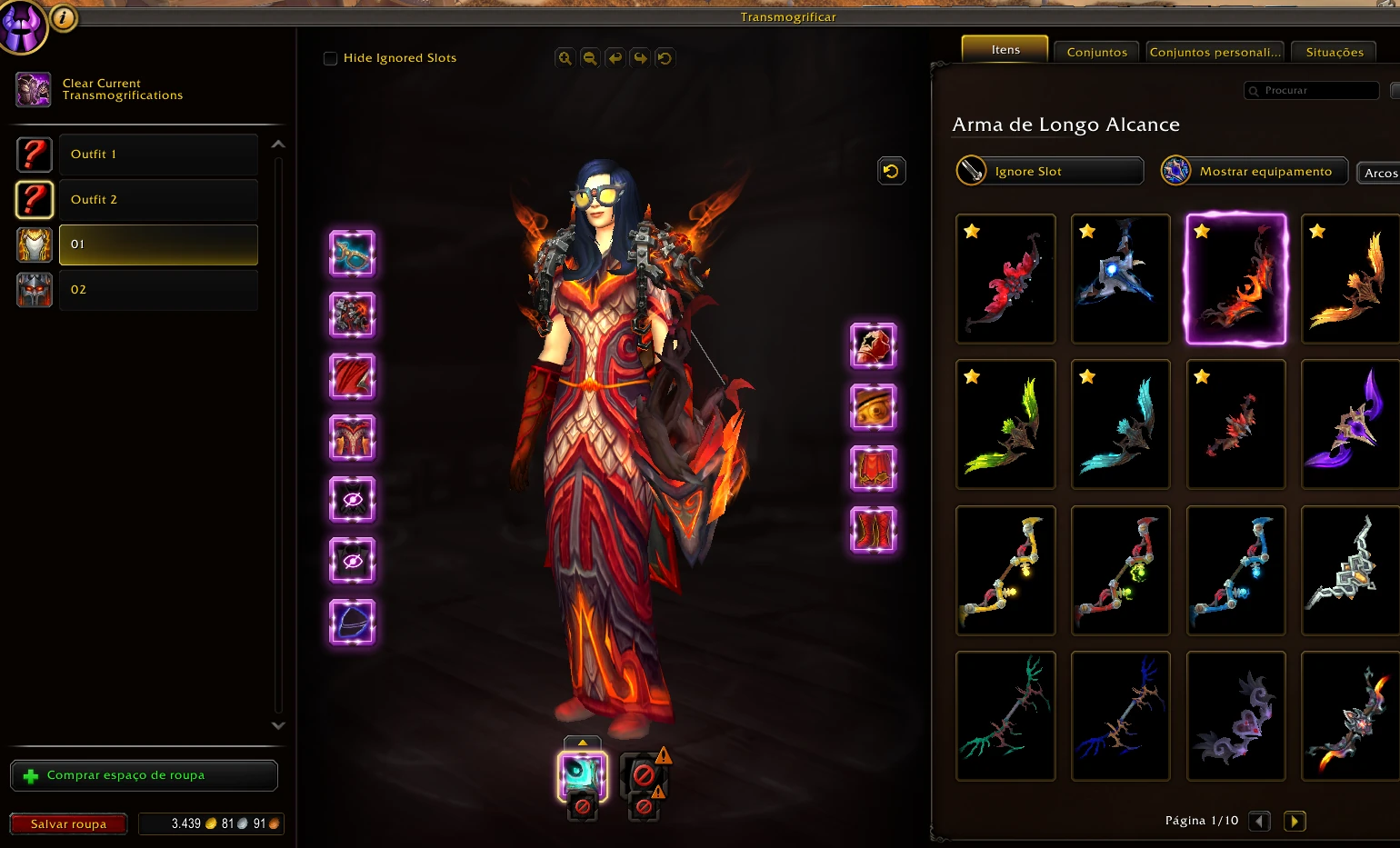Choose the saved outfit named 02

pyautogui.click(x=157, y=290)
